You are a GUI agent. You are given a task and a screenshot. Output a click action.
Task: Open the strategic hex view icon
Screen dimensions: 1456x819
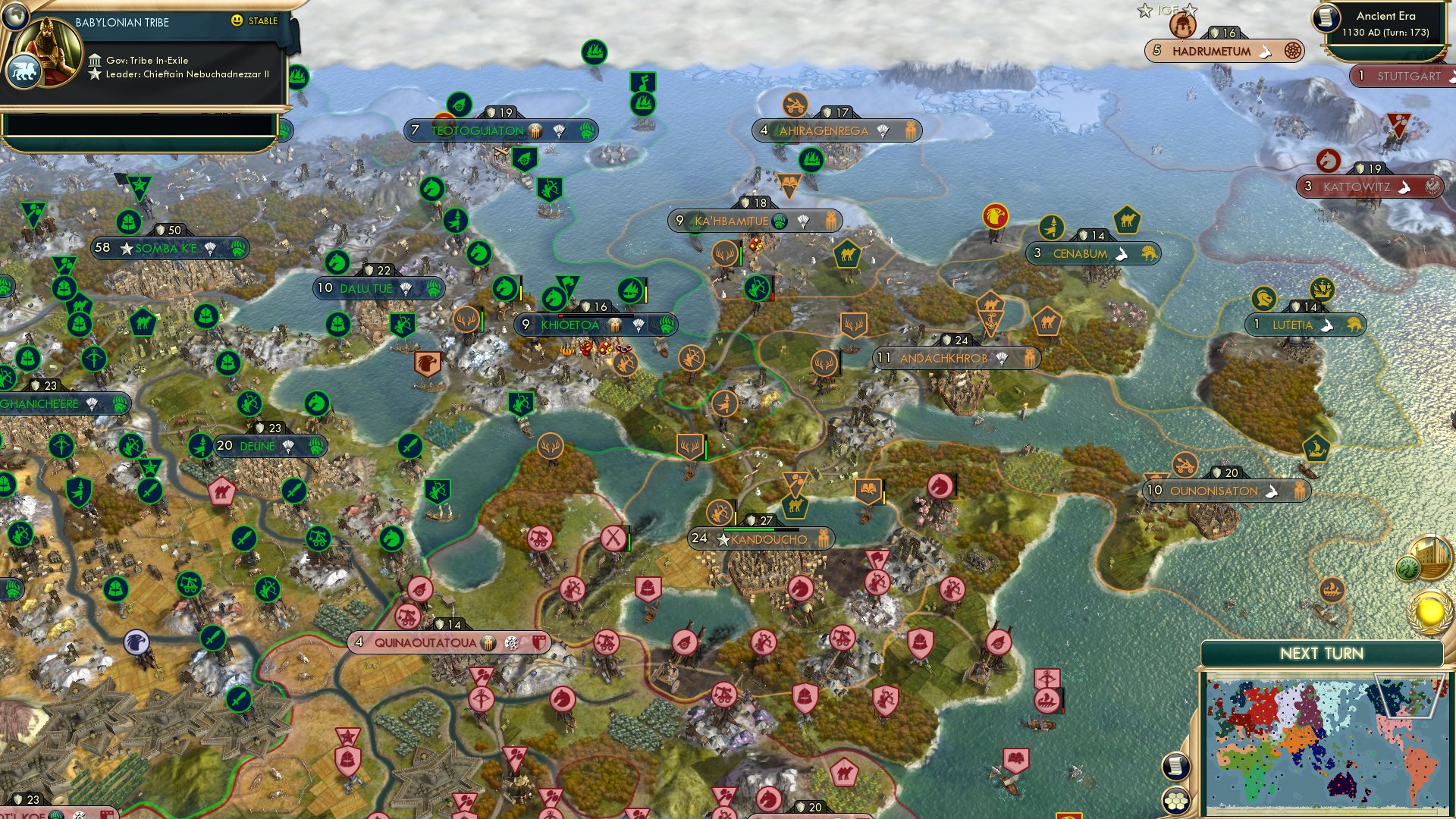tap(1176, 802)
